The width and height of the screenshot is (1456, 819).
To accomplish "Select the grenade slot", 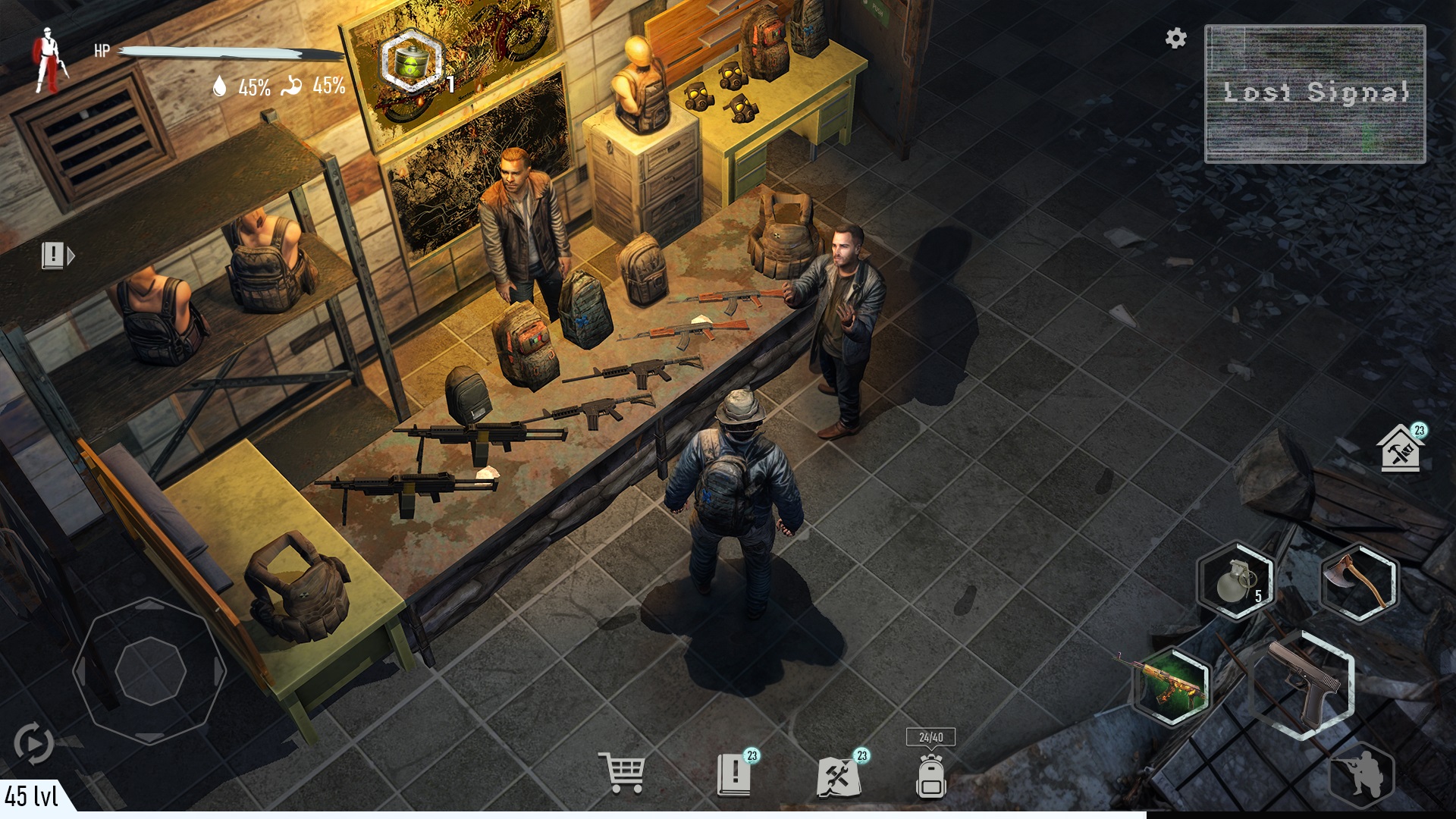I will [x=1234, y=581].
